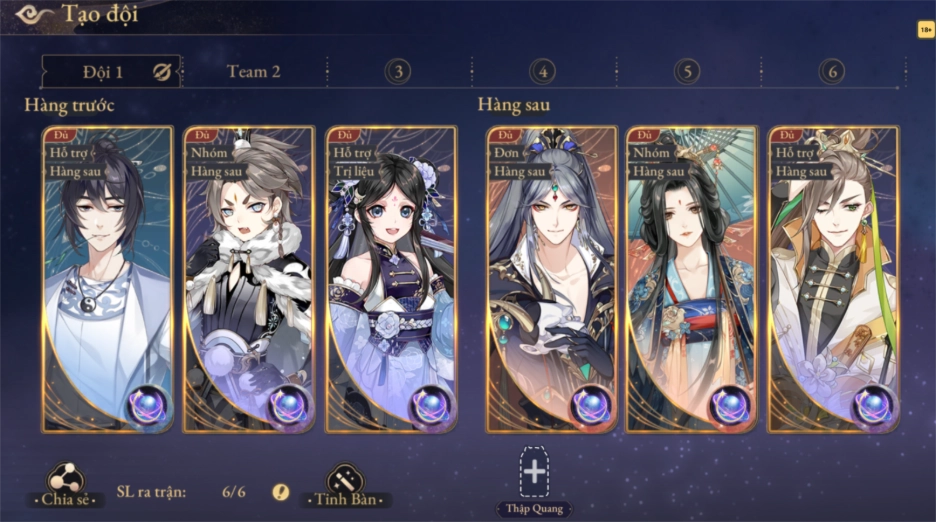Open the Chia sẻ share button

[67, 486]
